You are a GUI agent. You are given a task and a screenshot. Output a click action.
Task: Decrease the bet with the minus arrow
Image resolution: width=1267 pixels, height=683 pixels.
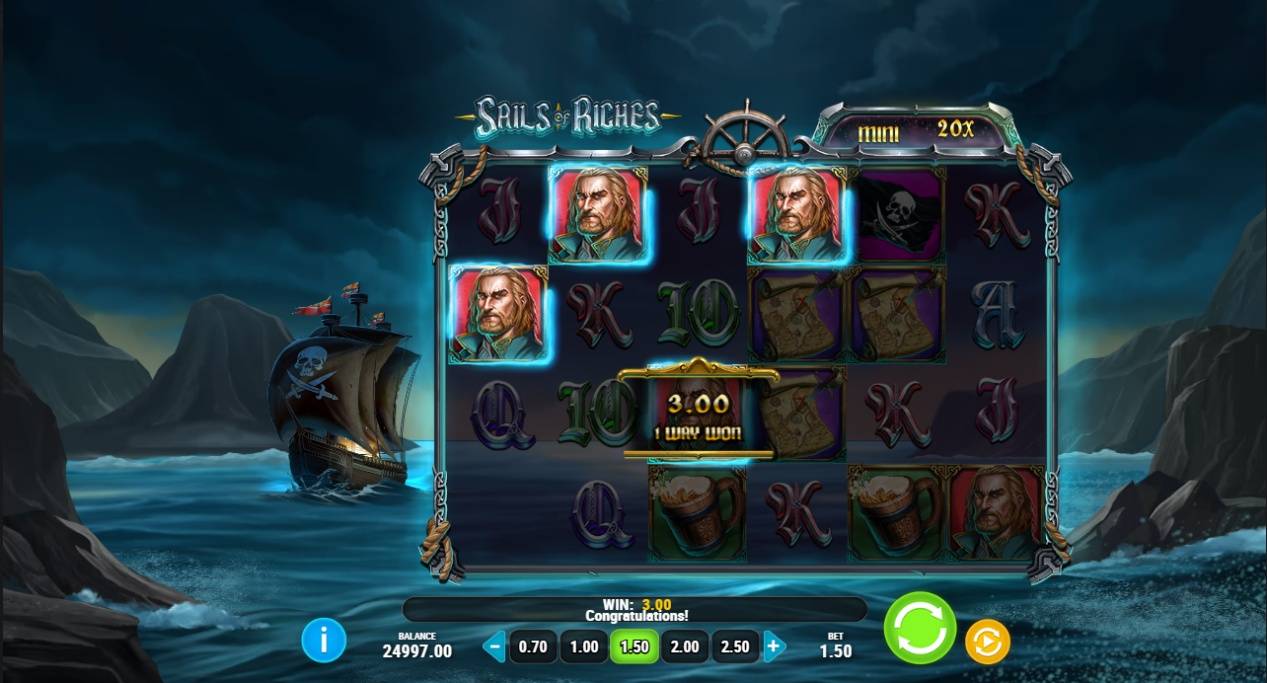(494, 646)
